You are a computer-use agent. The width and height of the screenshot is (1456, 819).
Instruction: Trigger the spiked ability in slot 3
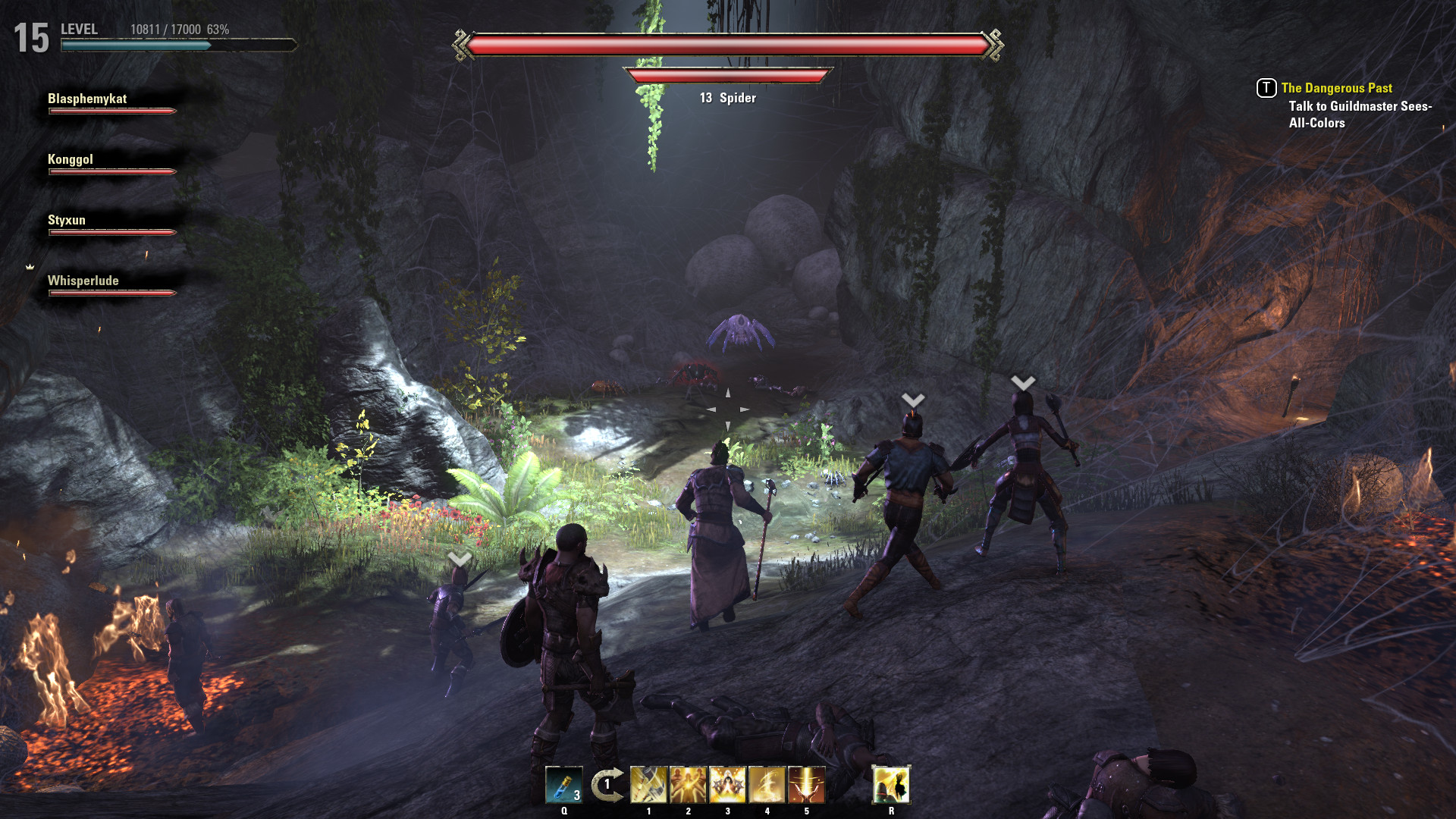coord(727,786)
